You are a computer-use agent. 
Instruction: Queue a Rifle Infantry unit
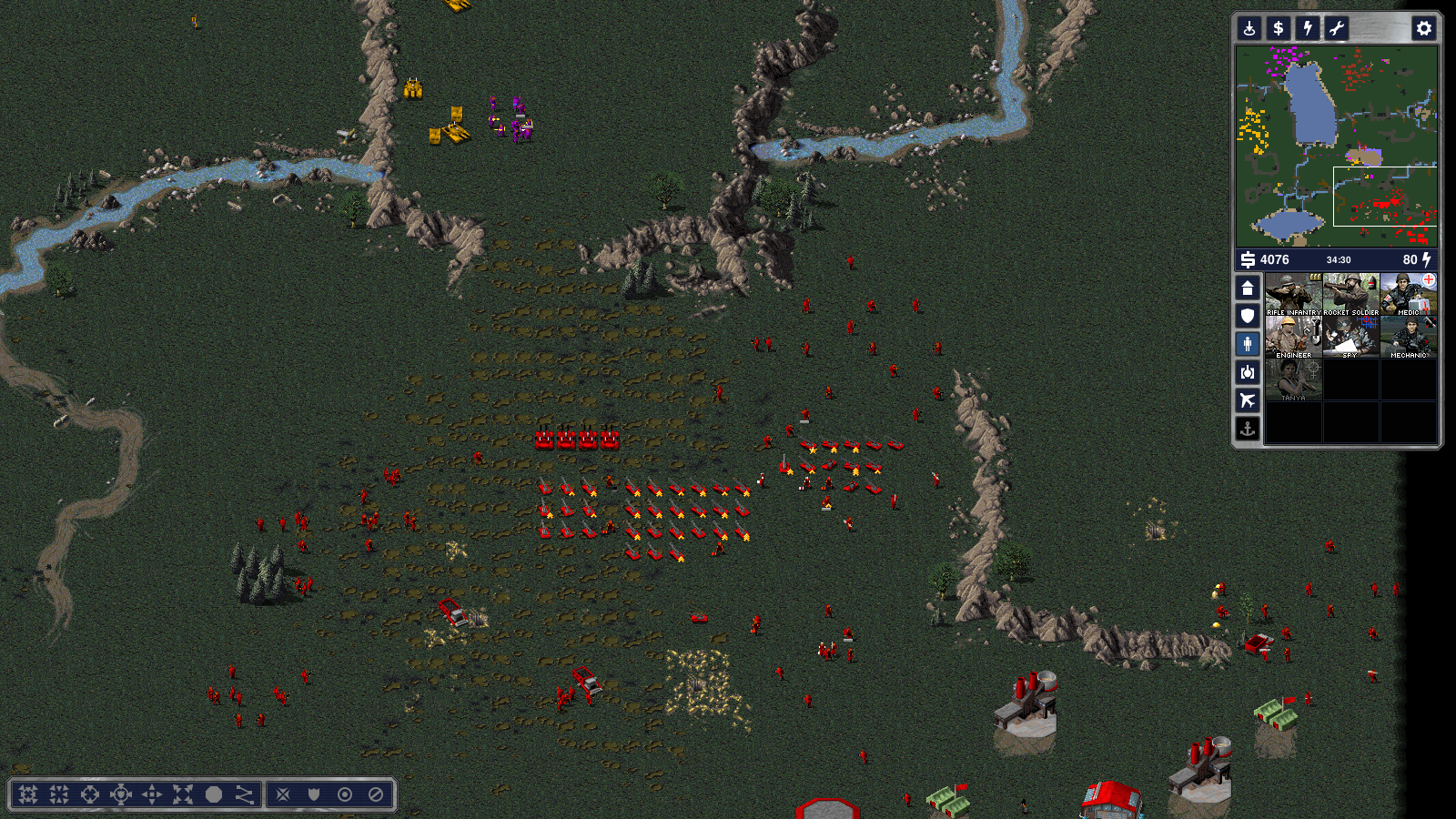point(1293,294)
